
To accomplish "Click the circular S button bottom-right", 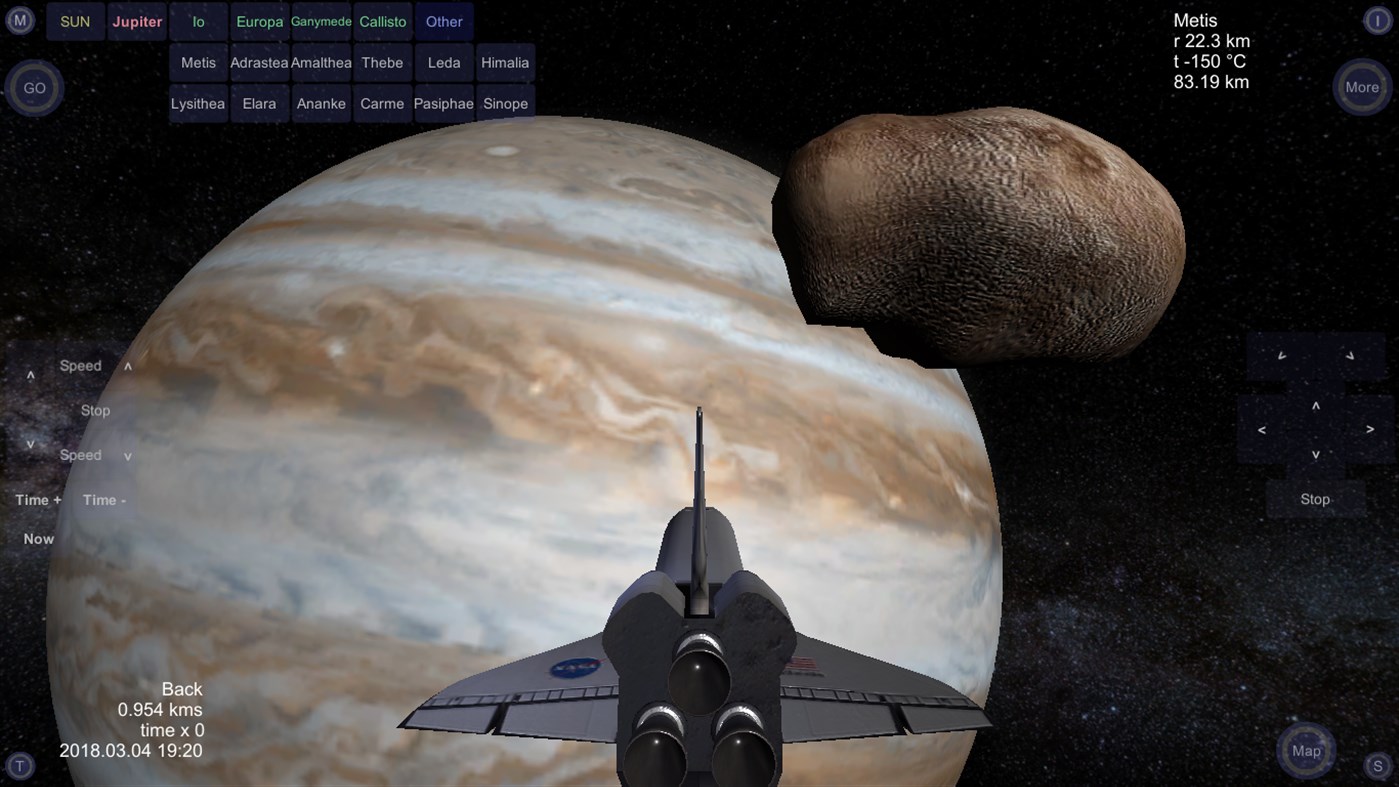I will 1378,766.
